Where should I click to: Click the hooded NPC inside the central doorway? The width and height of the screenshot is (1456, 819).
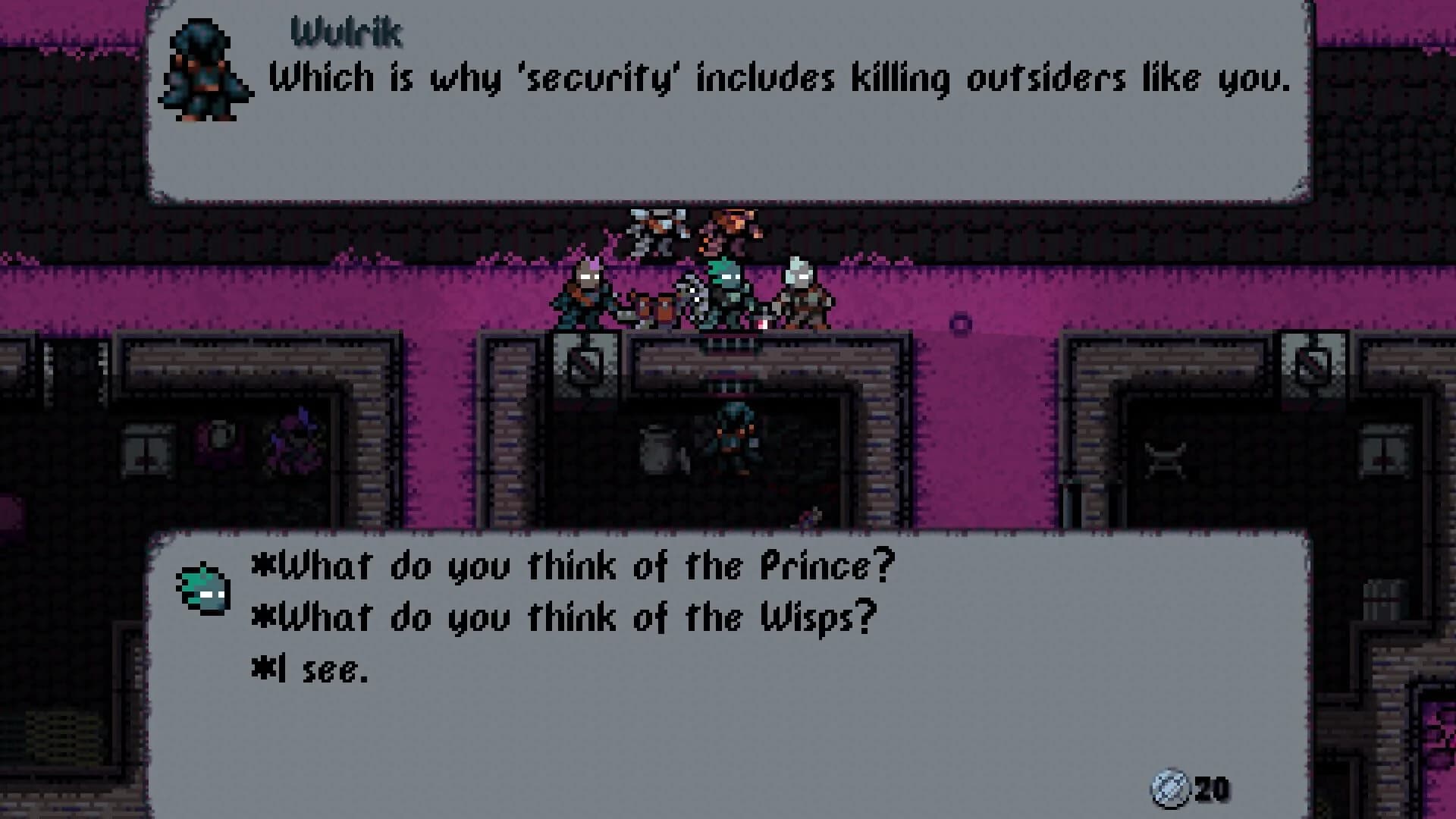click(x=732, y=440)
